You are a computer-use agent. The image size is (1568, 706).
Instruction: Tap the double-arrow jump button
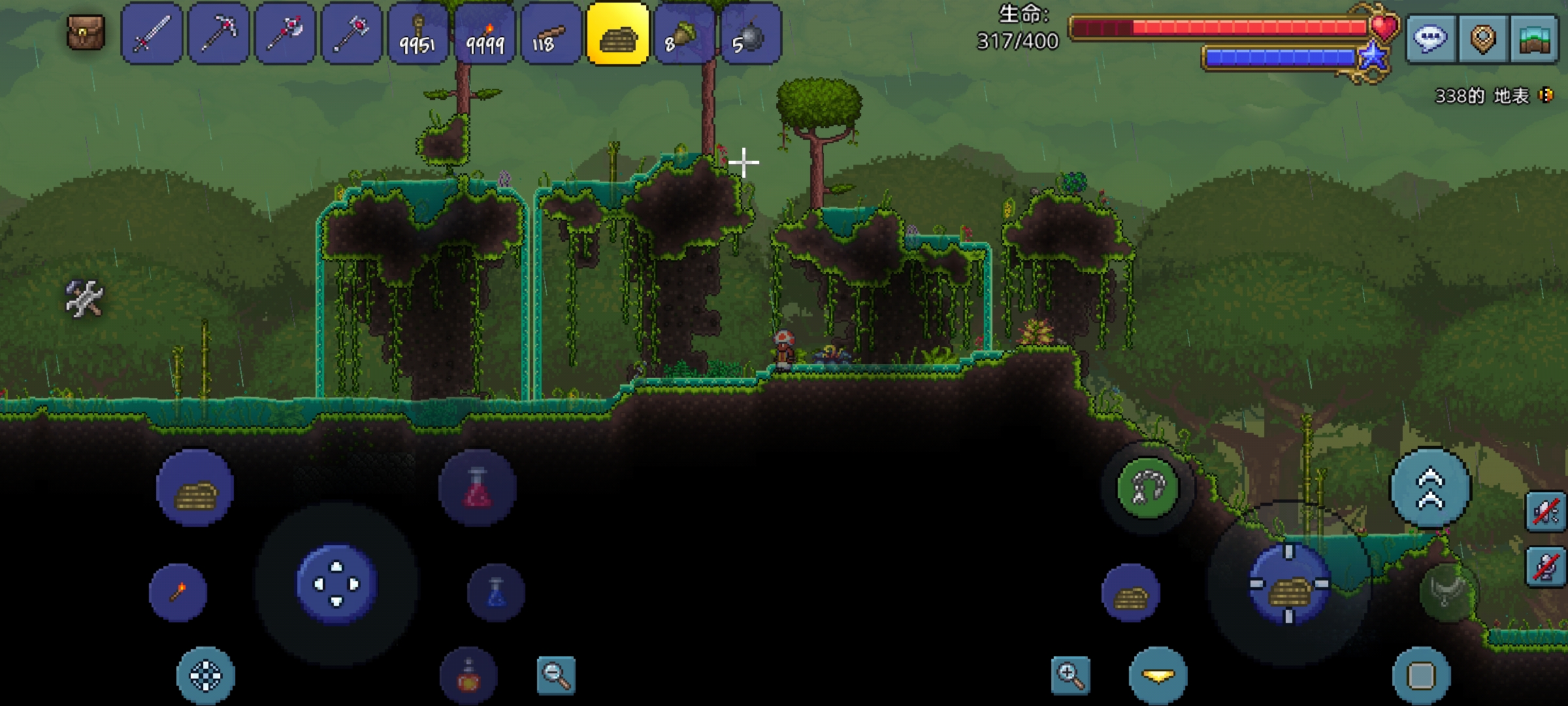tap(1430, 488)
